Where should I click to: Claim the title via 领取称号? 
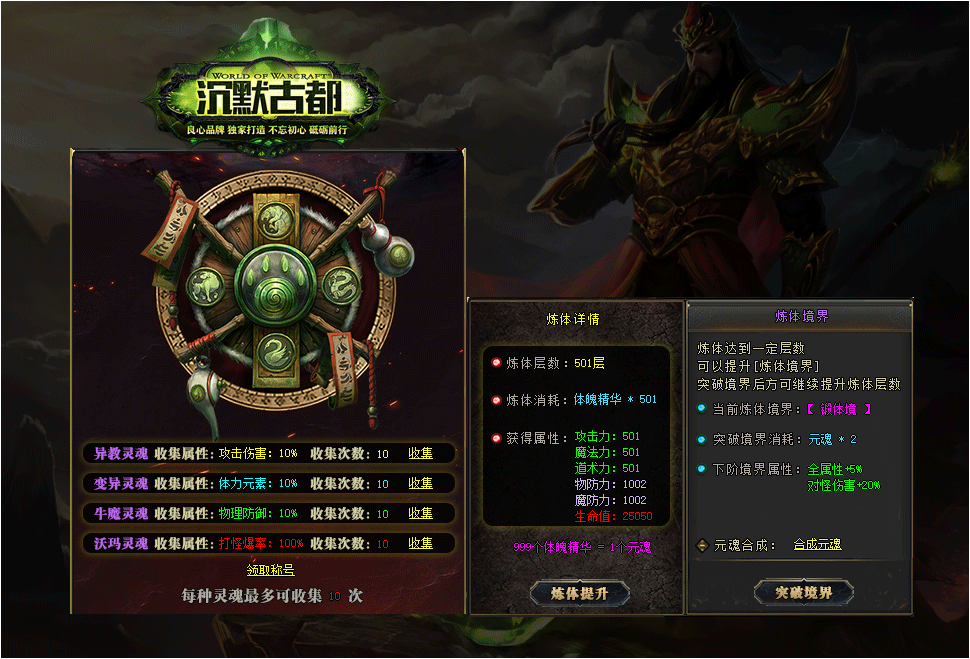tap(270, 570)
